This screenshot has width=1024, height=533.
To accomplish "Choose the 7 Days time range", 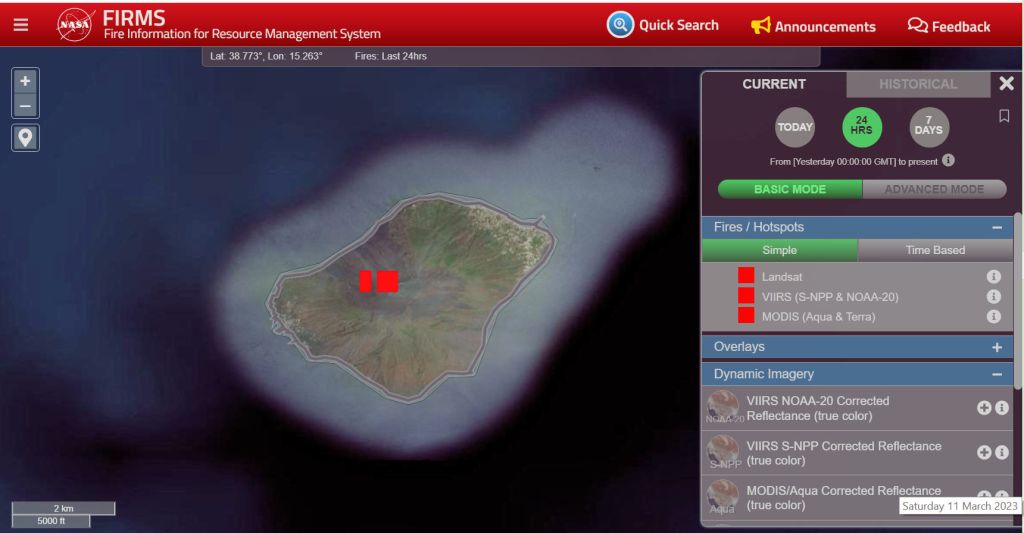I will click(928, 127).
